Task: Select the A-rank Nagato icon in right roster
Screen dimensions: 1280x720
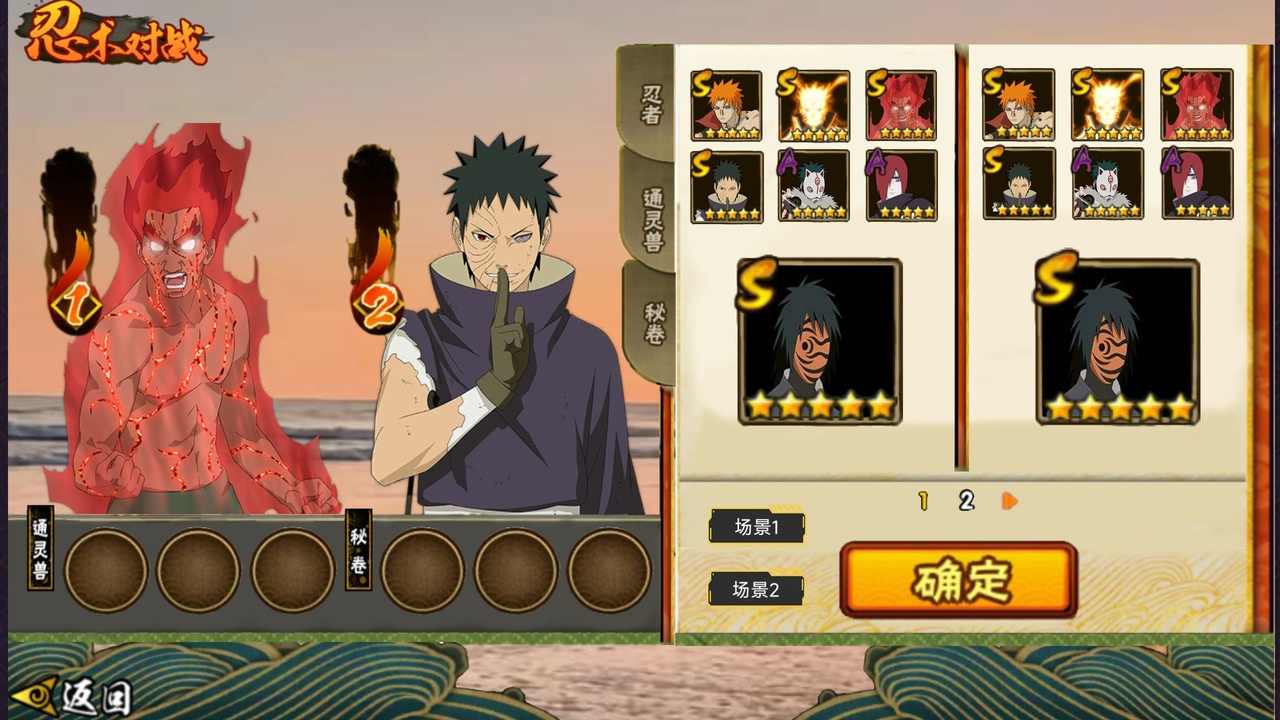Action: [x=1197, y=186]
